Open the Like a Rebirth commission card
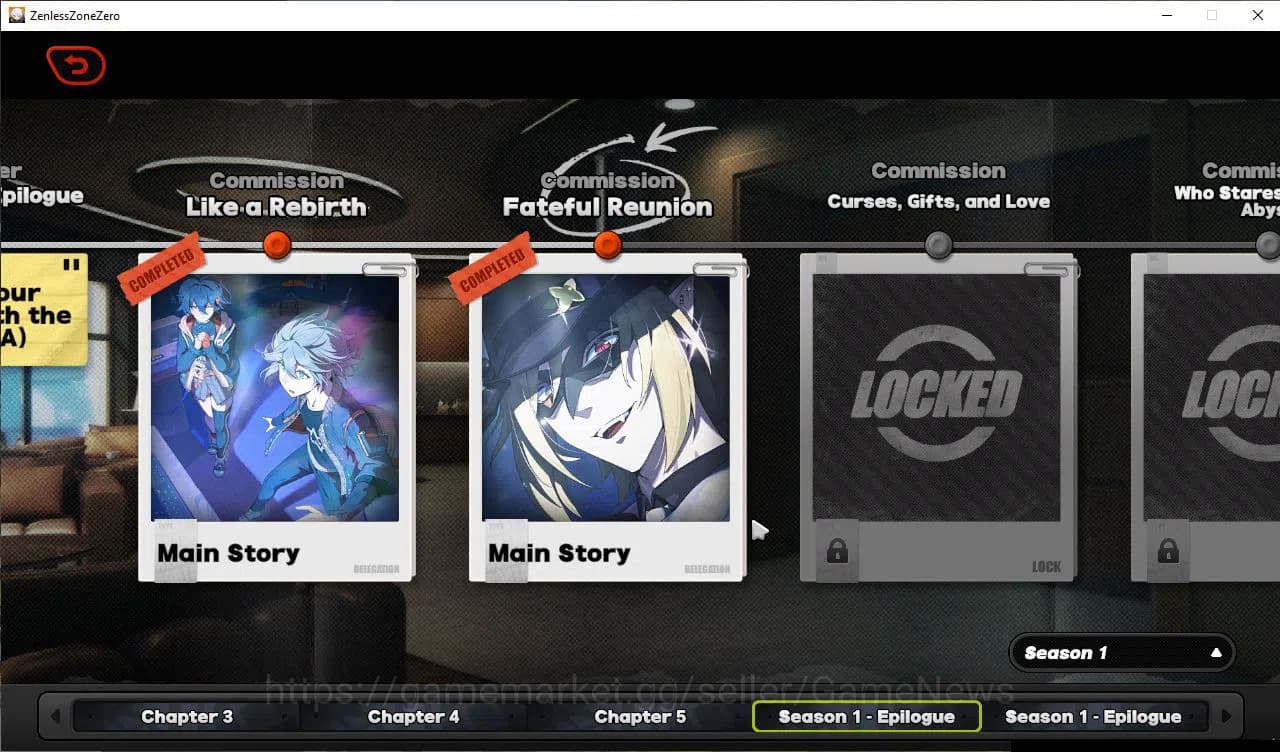1280x752 pixels. pos(275,415)
